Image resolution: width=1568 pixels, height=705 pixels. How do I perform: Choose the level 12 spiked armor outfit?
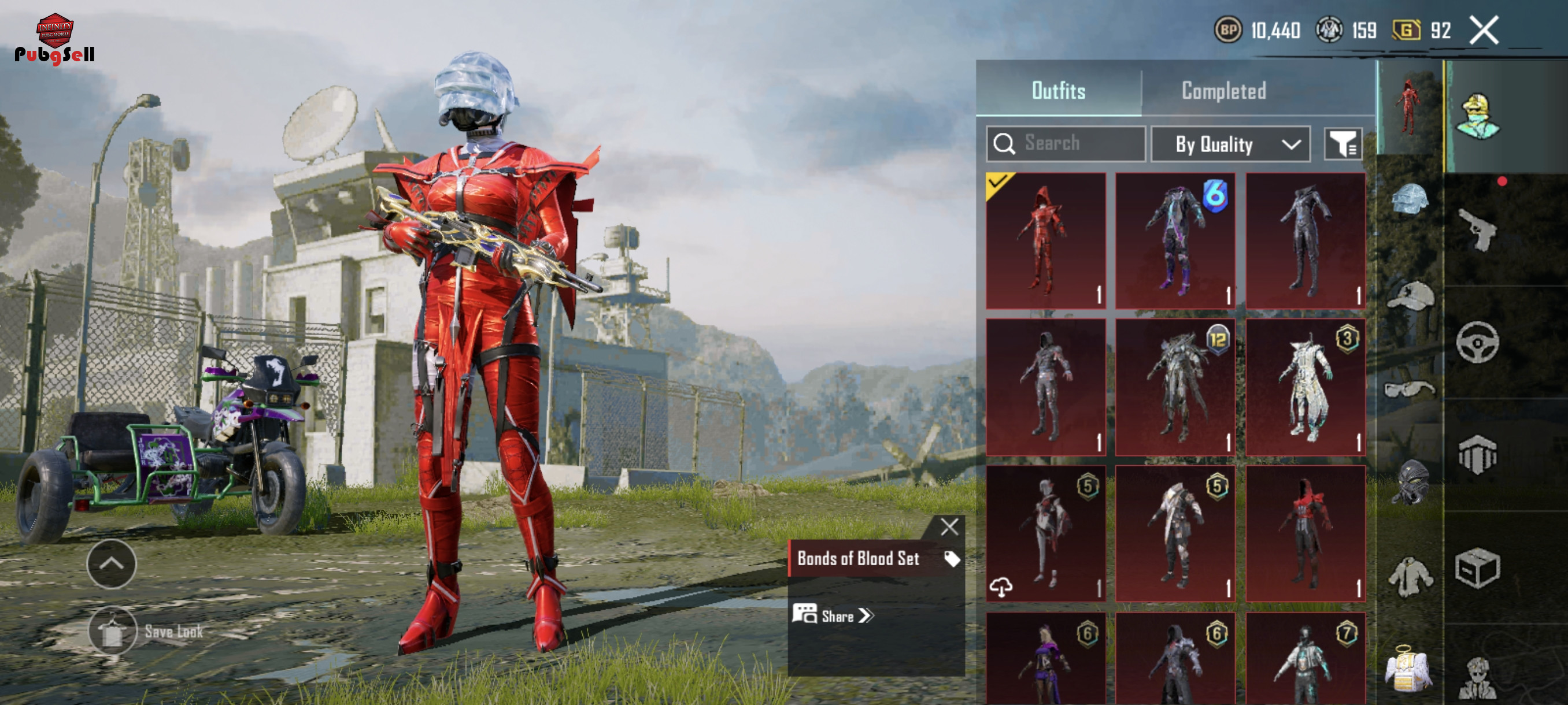pos(1175,387)
